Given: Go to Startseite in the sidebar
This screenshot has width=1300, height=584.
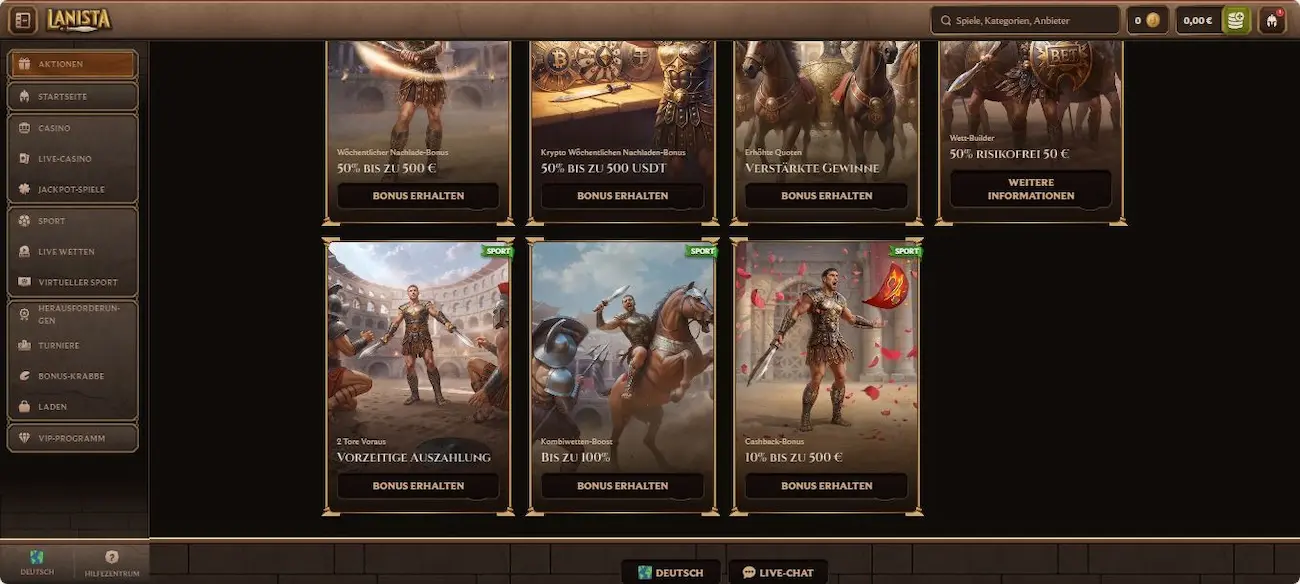Looking at the screenshot, I should click(72, 96).
